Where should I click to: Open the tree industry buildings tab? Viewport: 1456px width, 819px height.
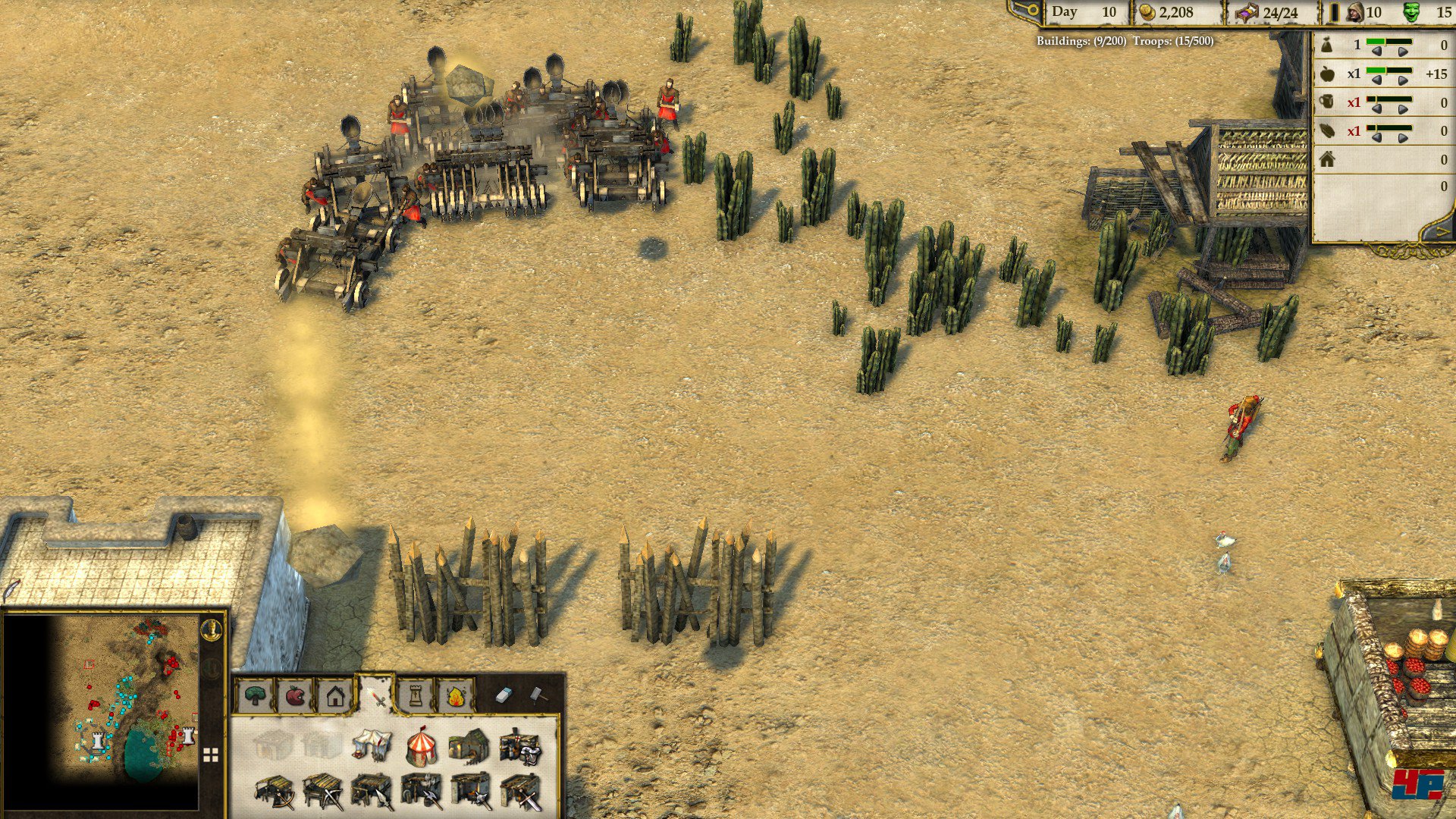[256, 695]
